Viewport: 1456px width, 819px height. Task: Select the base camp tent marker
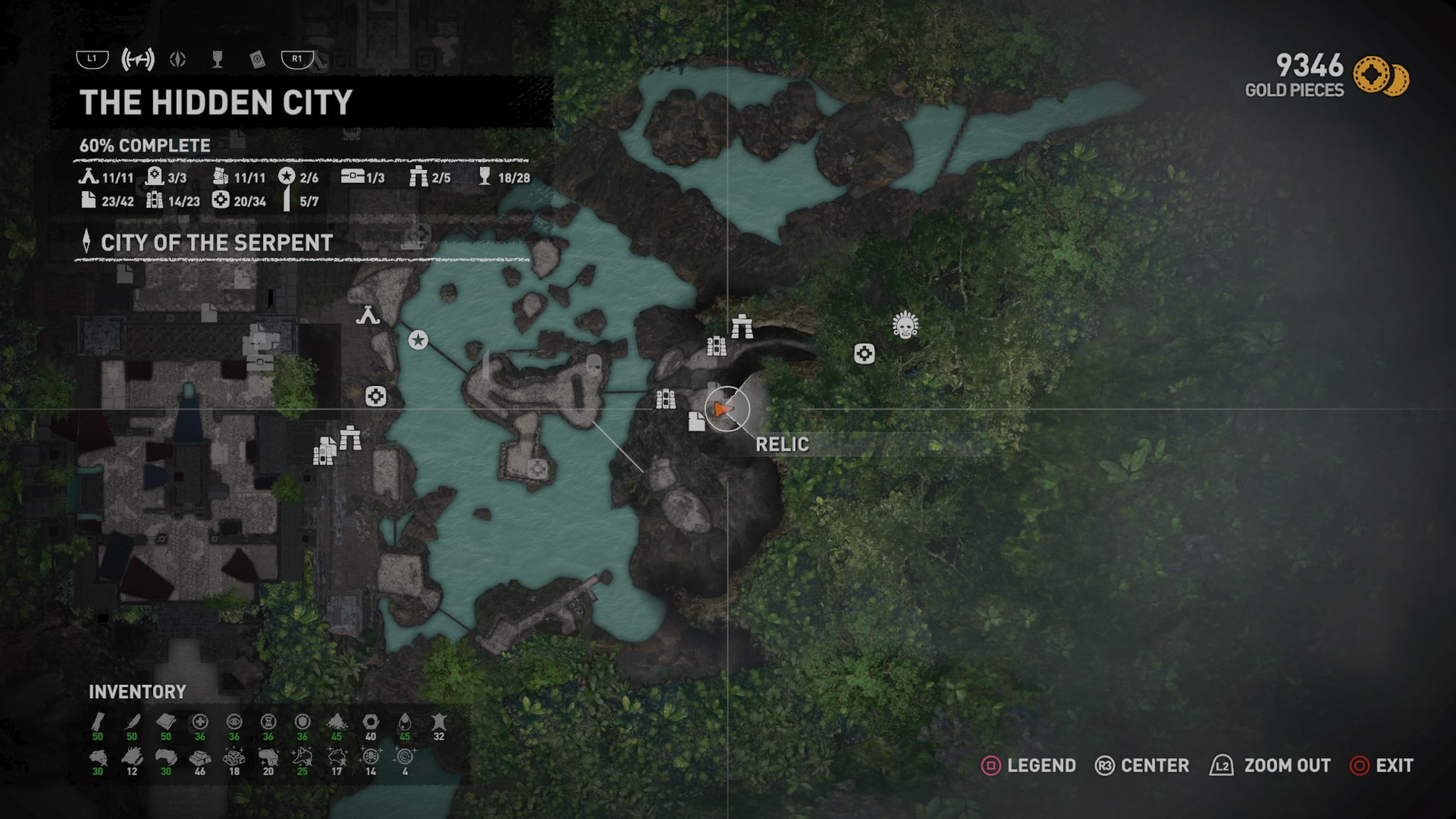[368, 314]
